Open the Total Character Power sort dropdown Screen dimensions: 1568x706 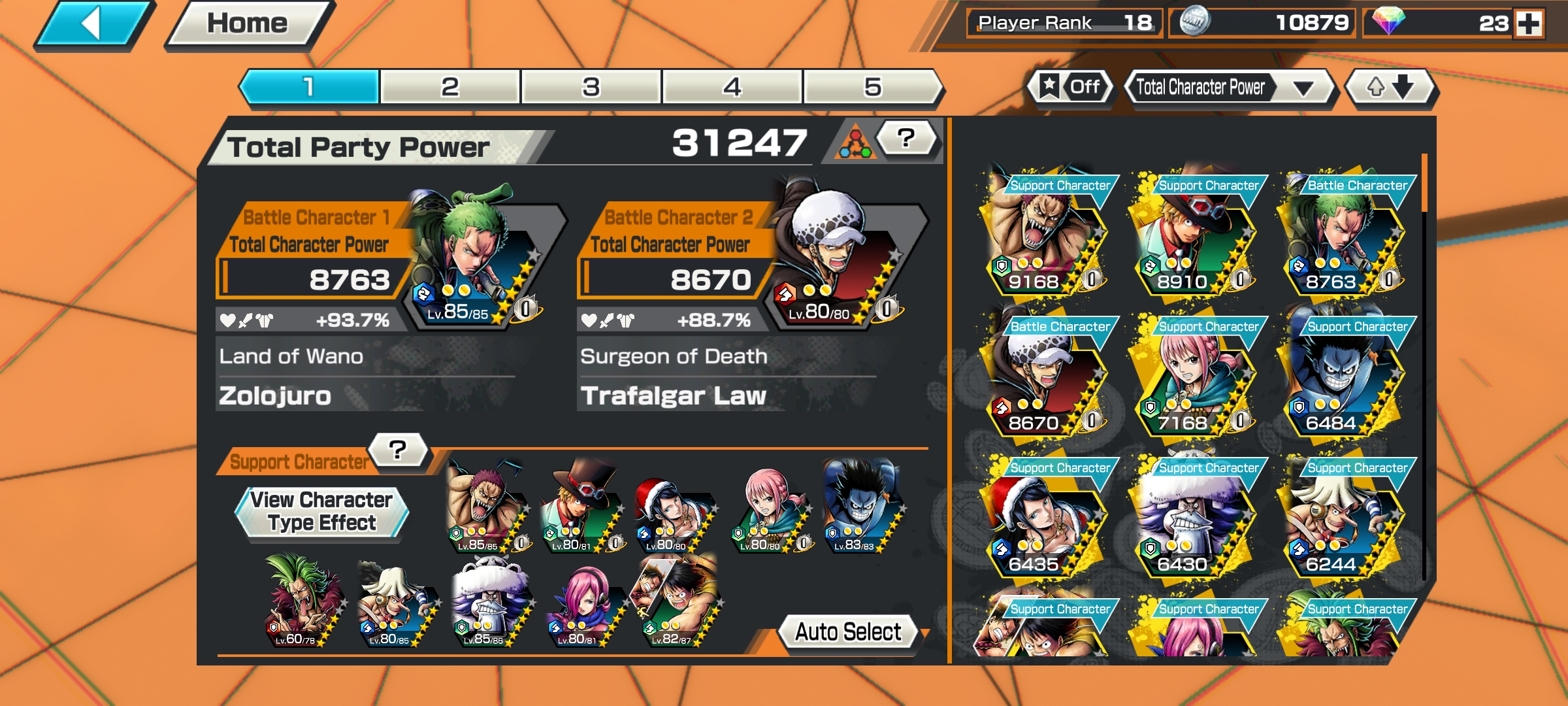point(1228,86)
